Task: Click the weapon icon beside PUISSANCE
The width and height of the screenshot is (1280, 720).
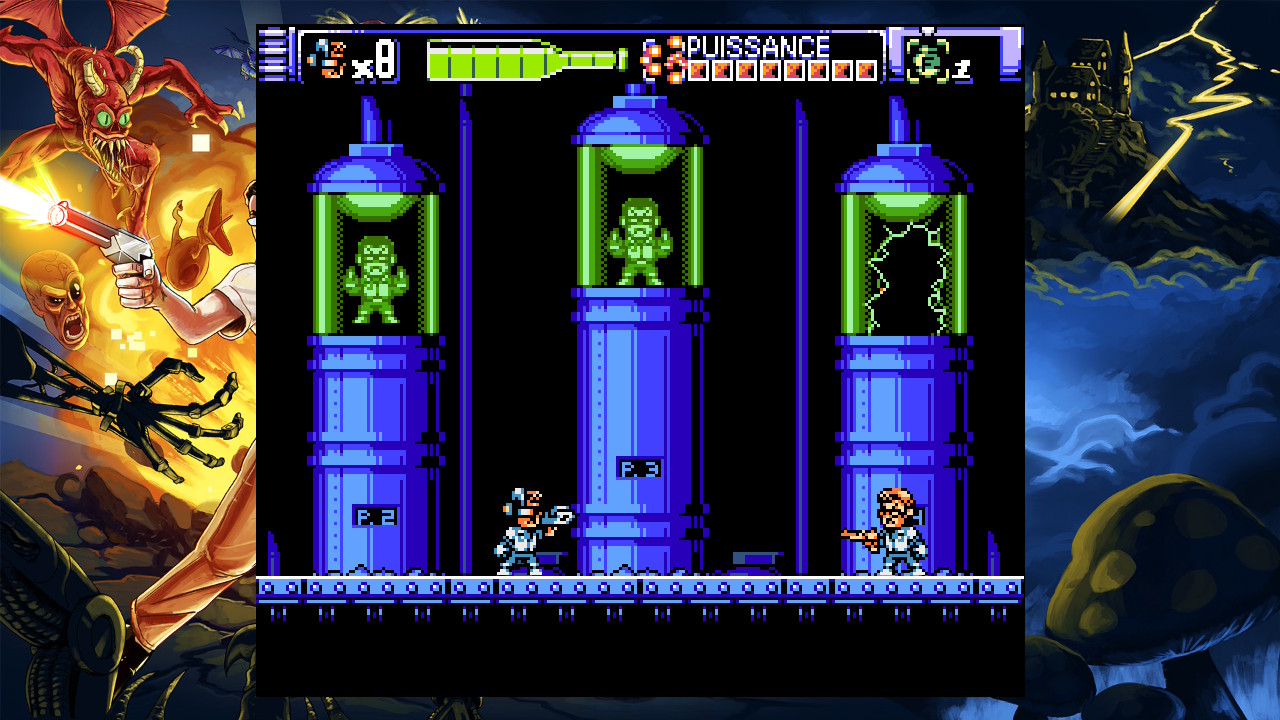Action: tap(664, 58)
